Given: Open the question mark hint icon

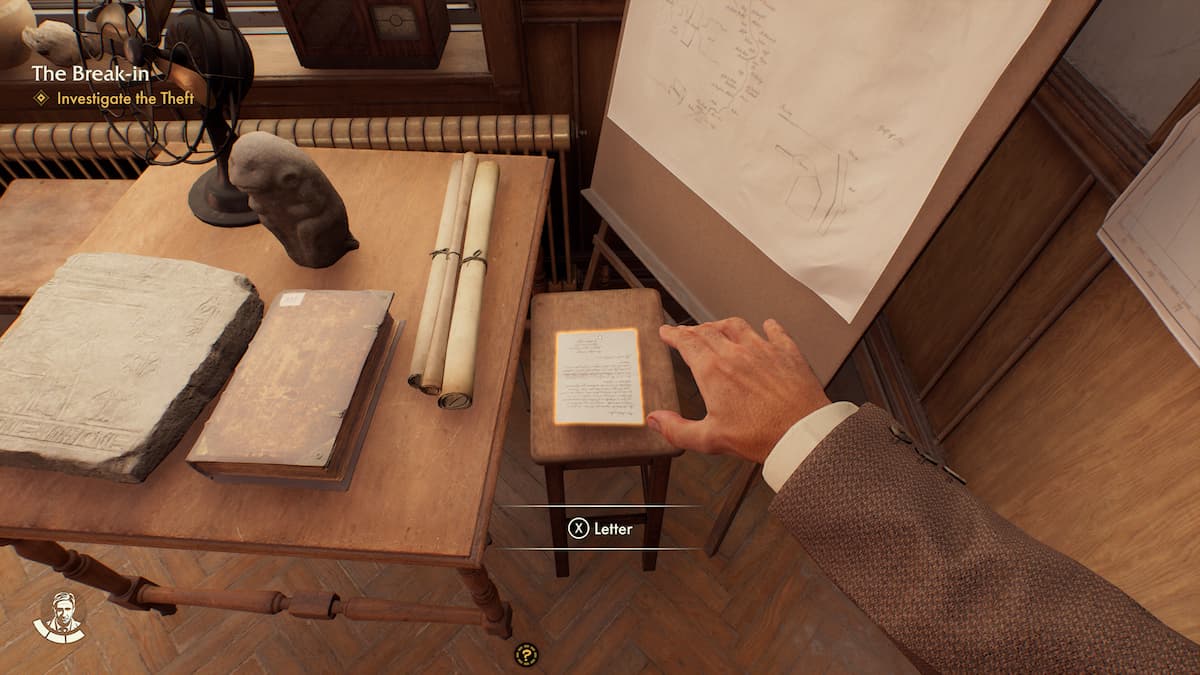Looking at the screenshot, I should click(x=526, y=655).
